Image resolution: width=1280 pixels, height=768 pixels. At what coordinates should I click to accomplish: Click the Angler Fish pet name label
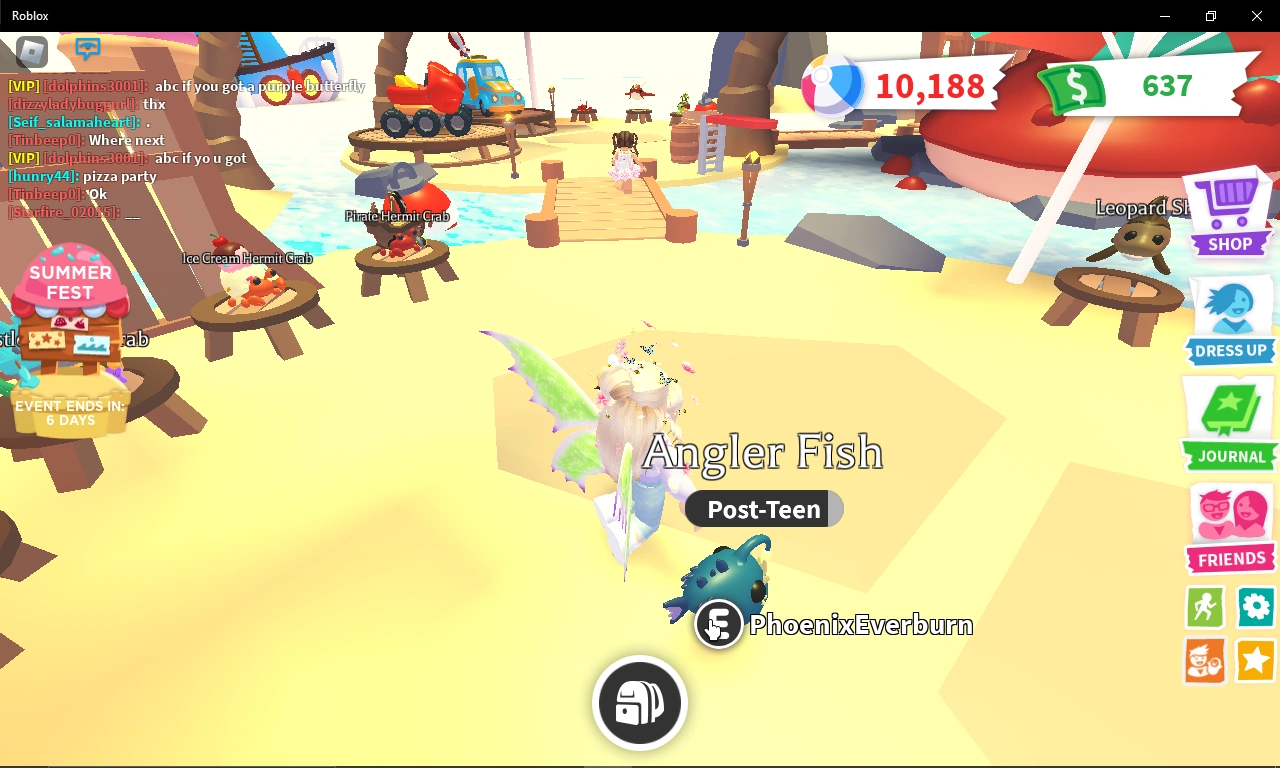764,452
